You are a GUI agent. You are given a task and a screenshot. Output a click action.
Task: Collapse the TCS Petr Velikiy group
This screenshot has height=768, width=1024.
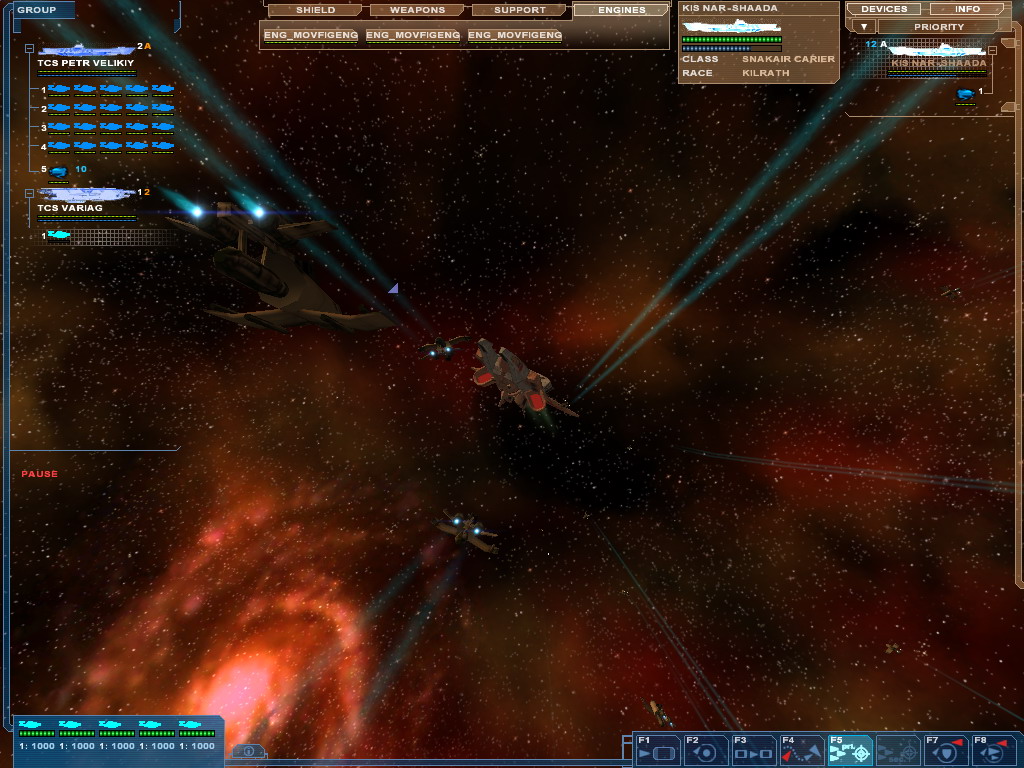[29, 48]
